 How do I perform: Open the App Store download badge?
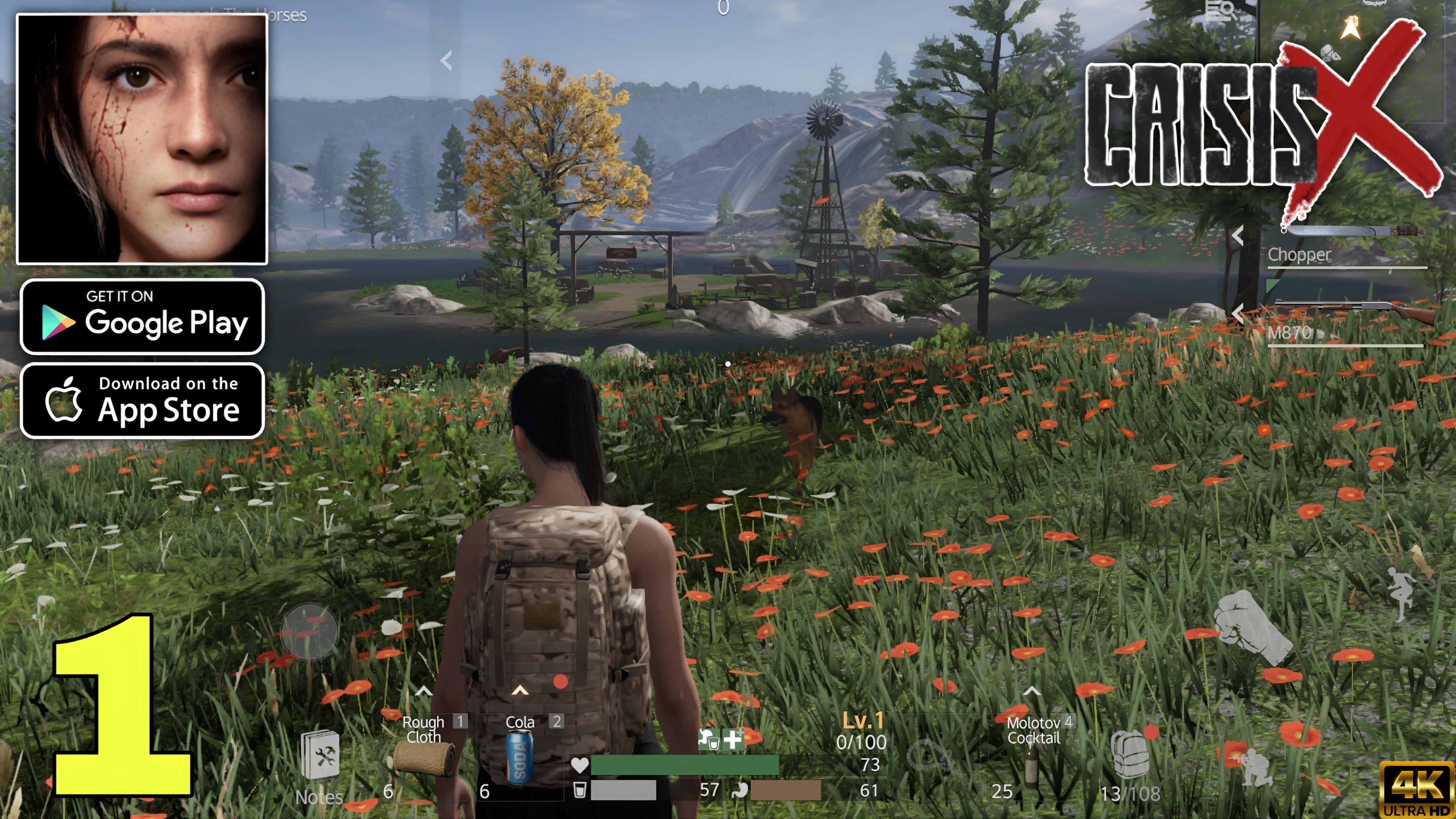click(x=142, y=401)
